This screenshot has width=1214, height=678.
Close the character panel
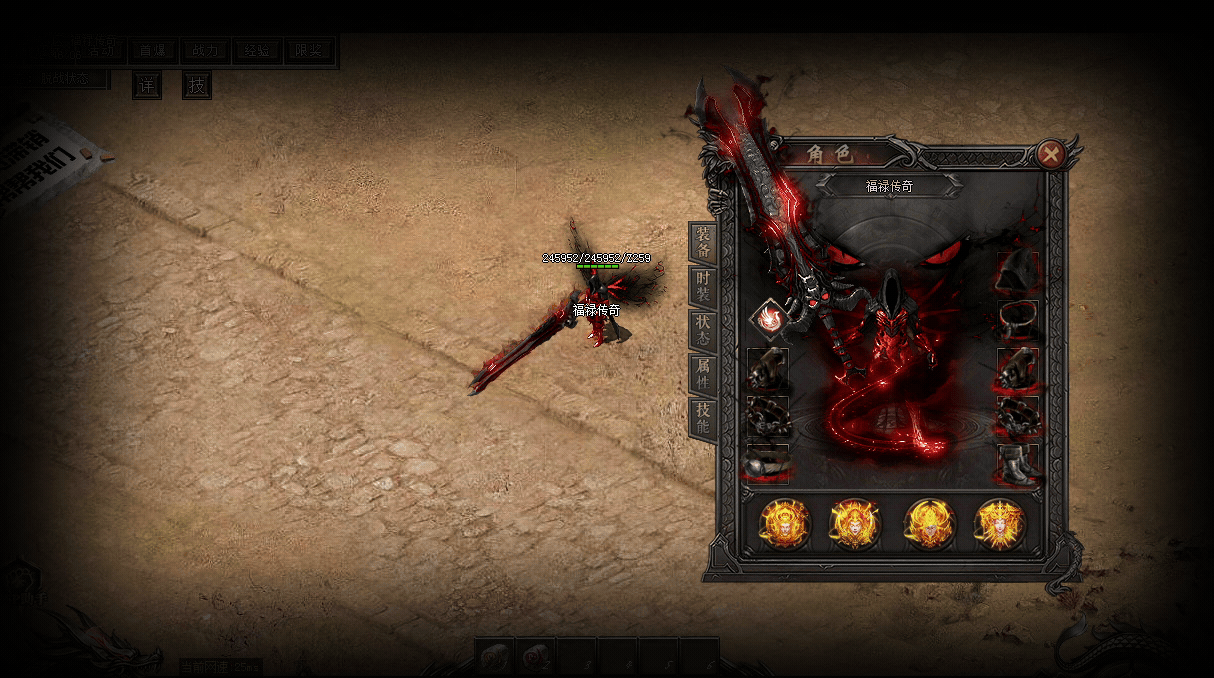[1050, 154]
